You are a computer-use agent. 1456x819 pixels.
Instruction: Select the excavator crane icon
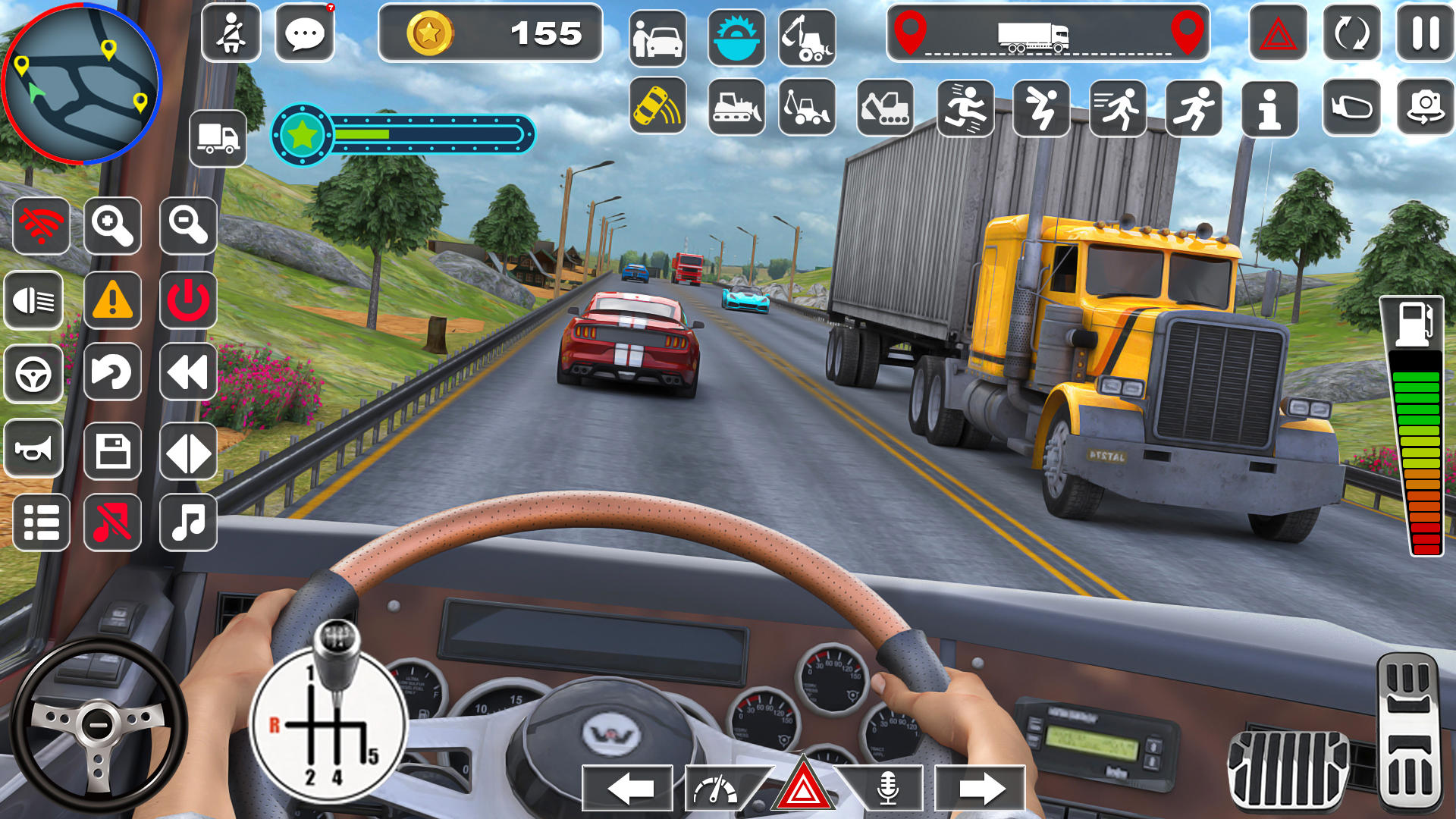(x=808, y=34)
